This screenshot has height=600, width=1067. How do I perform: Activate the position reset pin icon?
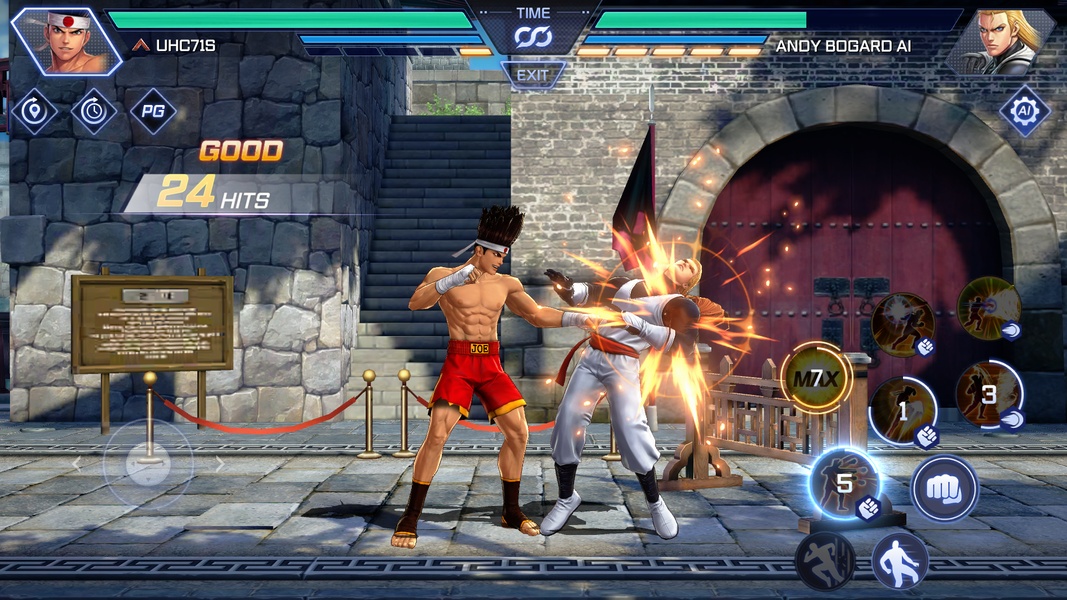(34, 111)
